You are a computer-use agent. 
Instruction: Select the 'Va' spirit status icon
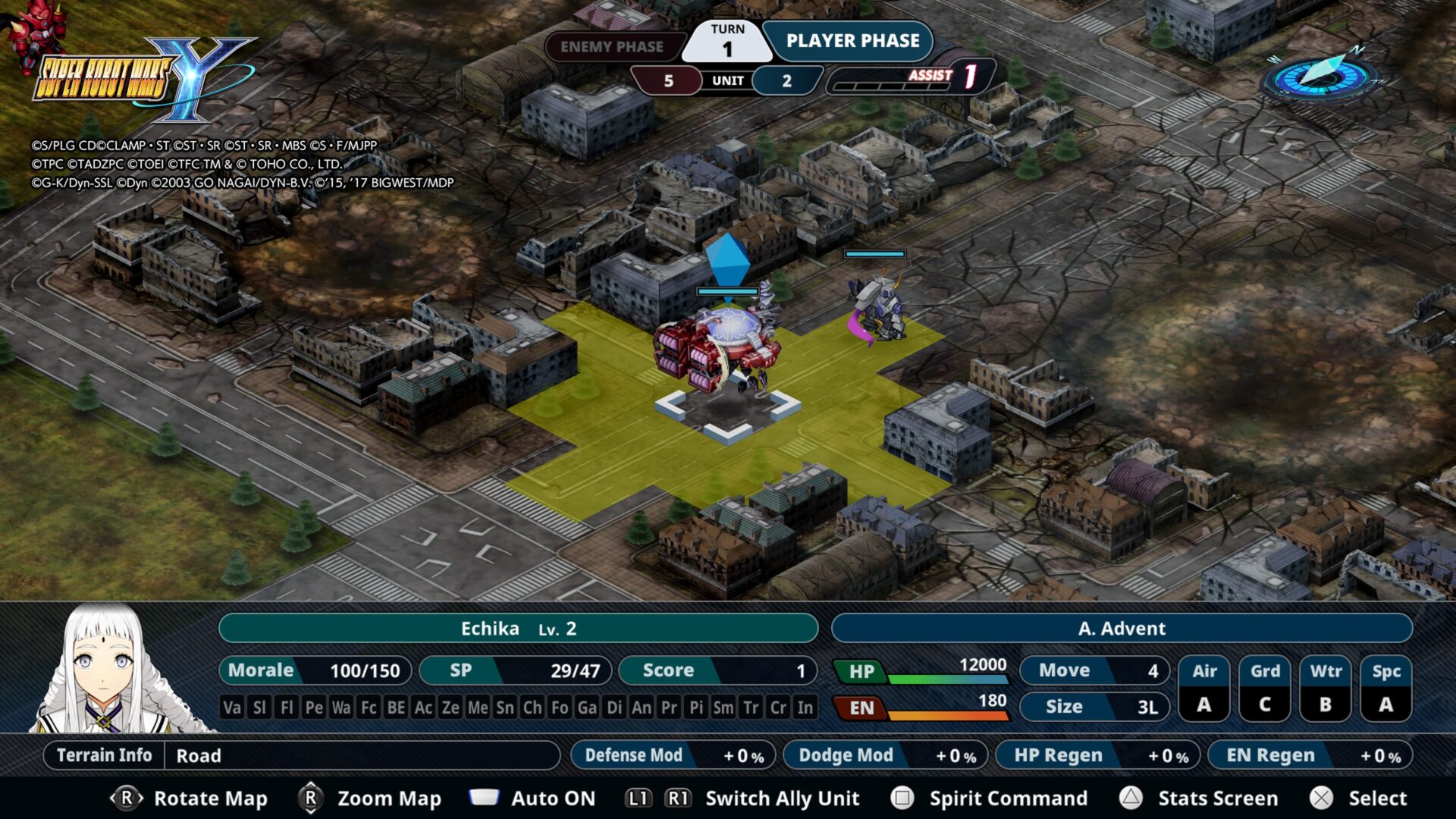[x=232, y=708]
